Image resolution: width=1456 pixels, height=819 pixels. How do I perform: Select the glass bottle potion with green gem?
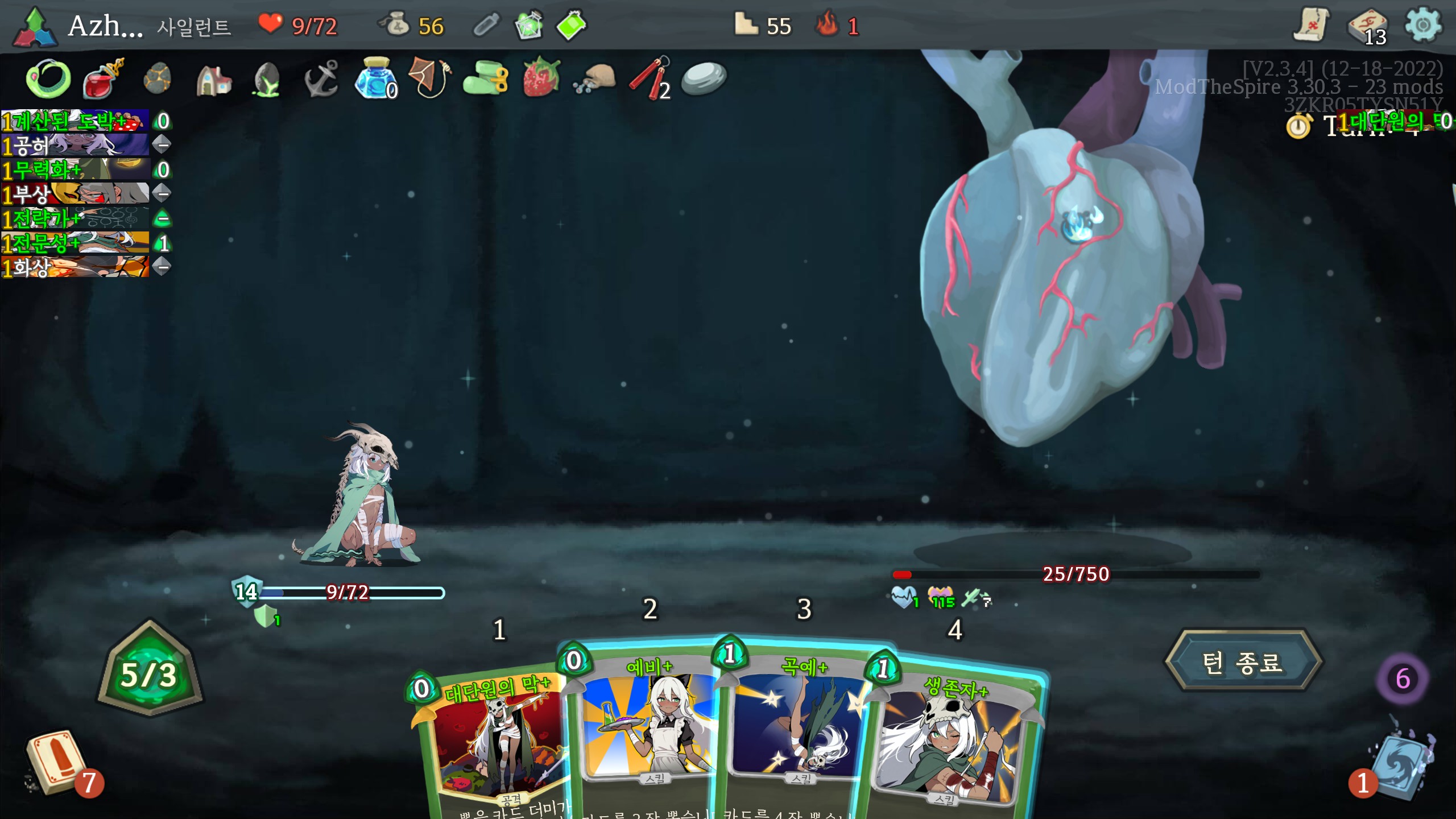[x=528, y=26]
